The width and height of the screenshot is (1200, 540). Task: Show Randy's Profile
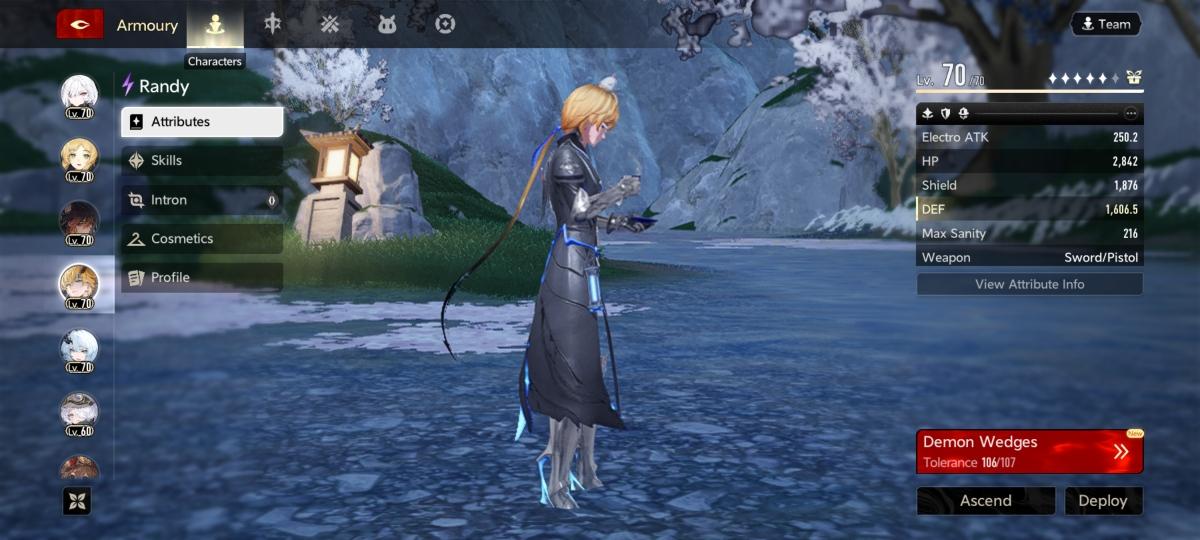point(202,278)
